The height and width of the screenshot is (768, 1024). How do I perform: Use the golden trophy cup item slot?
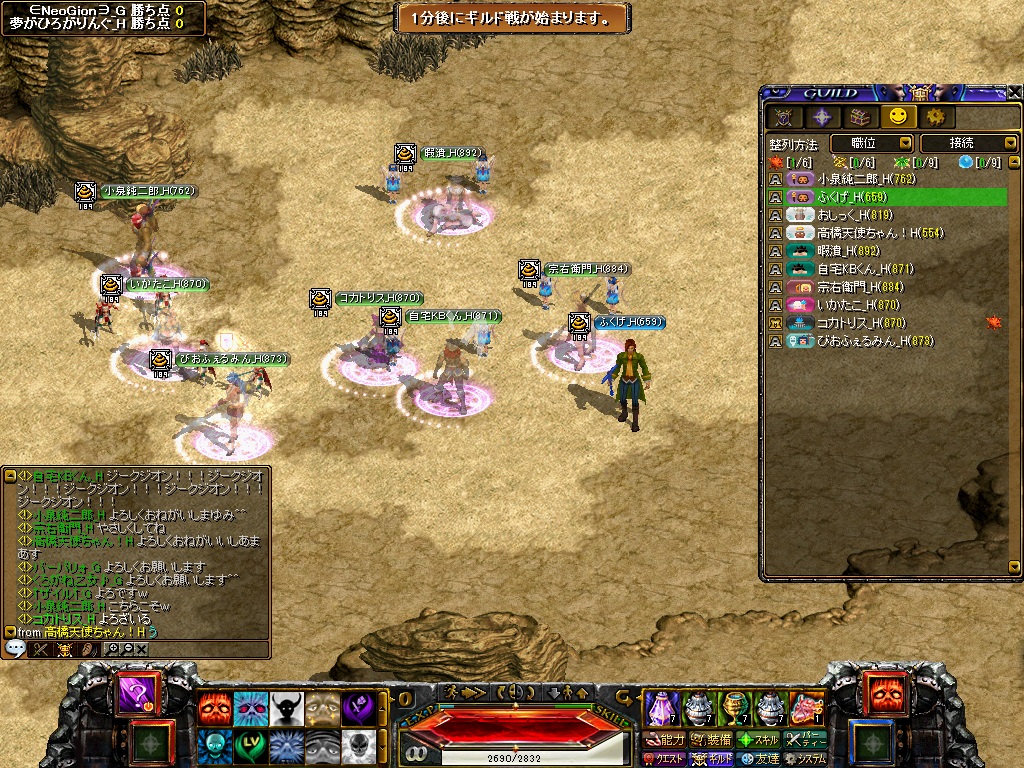[x=735, y=708]
